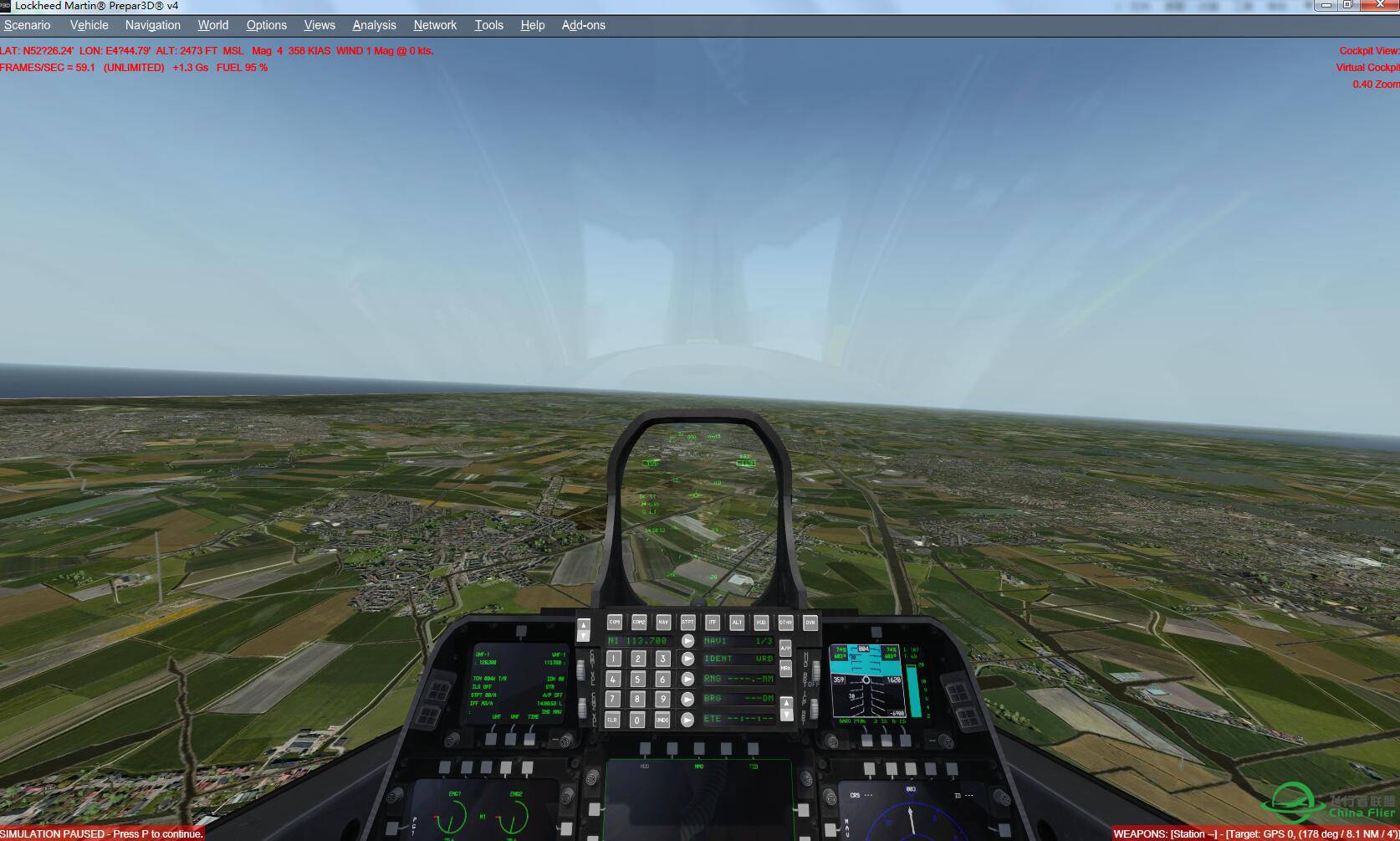
Task: Toggle the ALT button on the ICP
Action: [737, 622]
